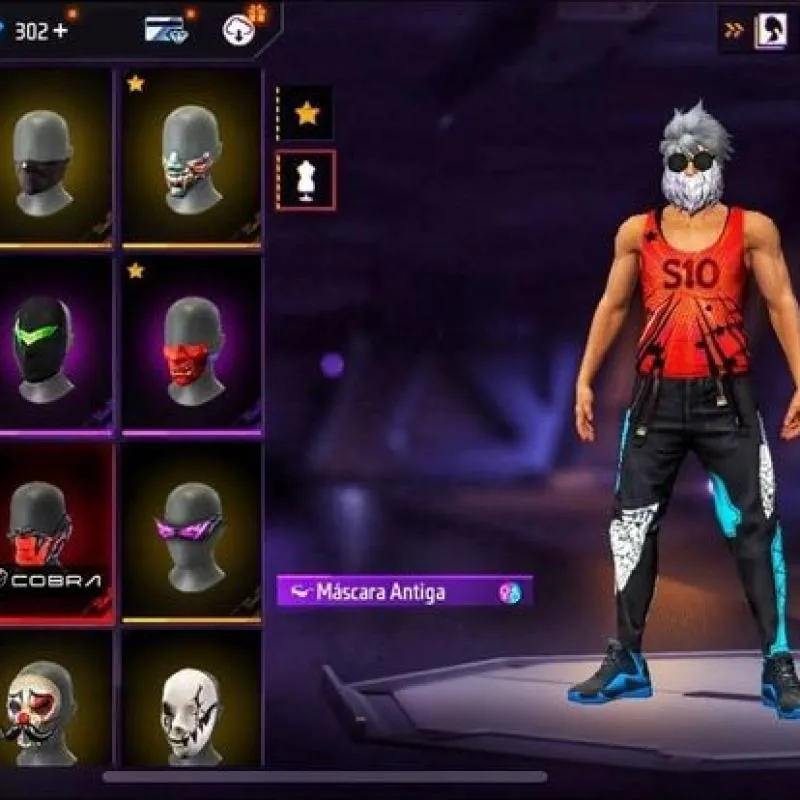800x800 pixels.
Task: Open the download icon with gift badge
Action: coord(240,27)
